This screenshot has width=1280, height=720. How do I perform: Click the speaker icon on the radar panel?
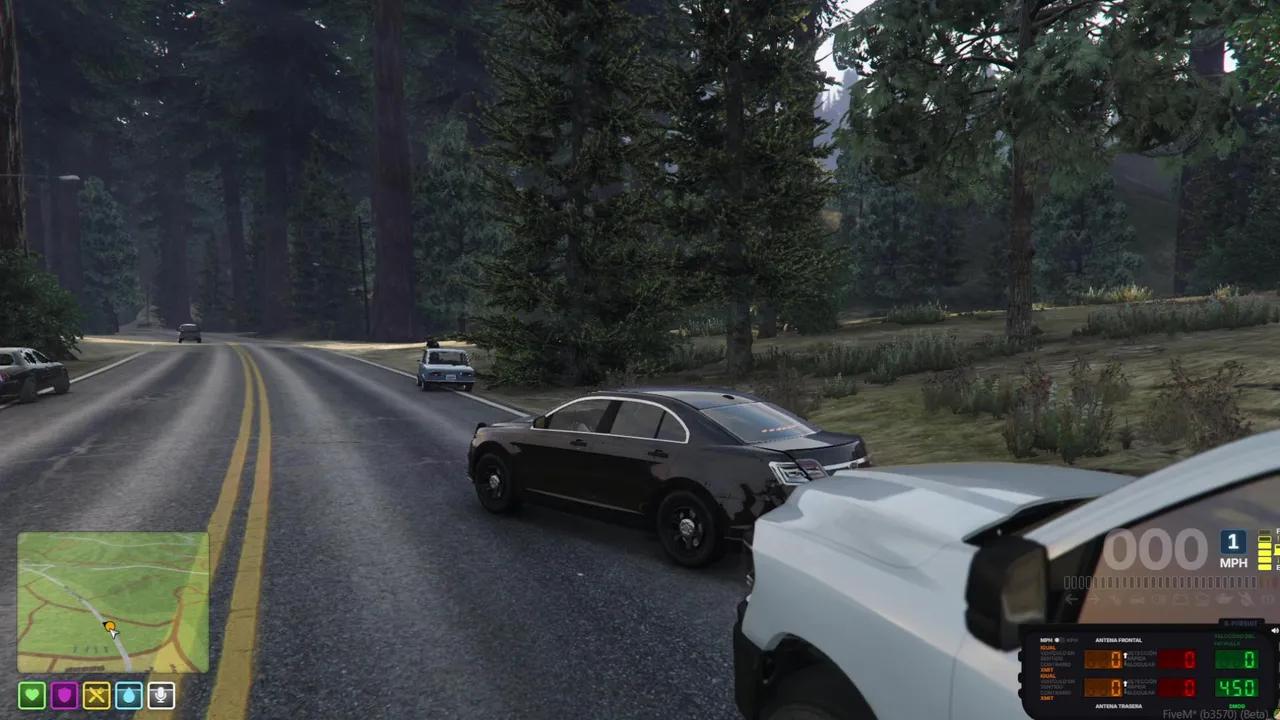pos(1274,630)
